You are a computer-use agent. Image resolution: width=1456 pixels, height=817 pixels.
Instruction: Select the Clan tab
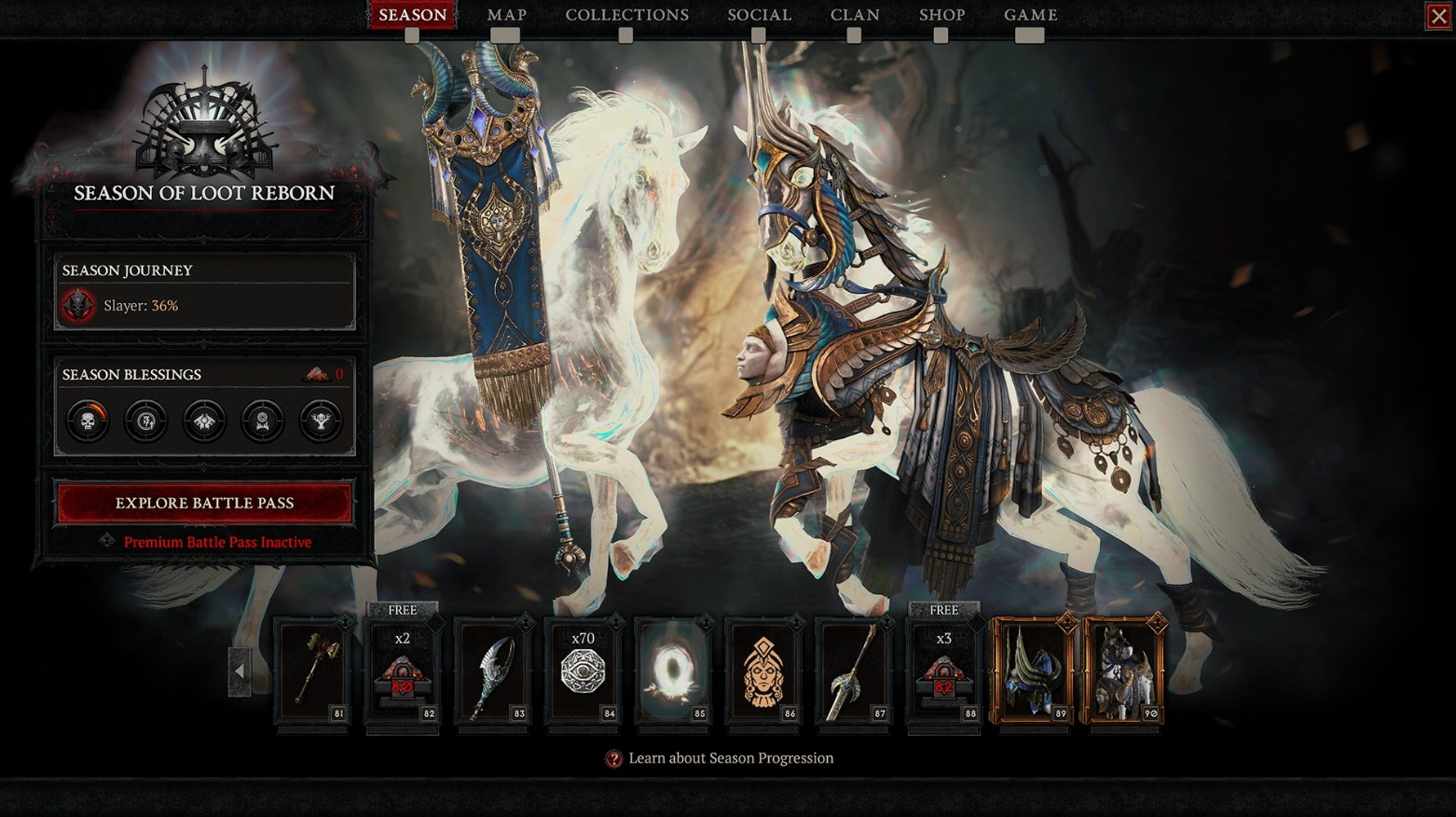pyautogui.click(x=854, y=15)
